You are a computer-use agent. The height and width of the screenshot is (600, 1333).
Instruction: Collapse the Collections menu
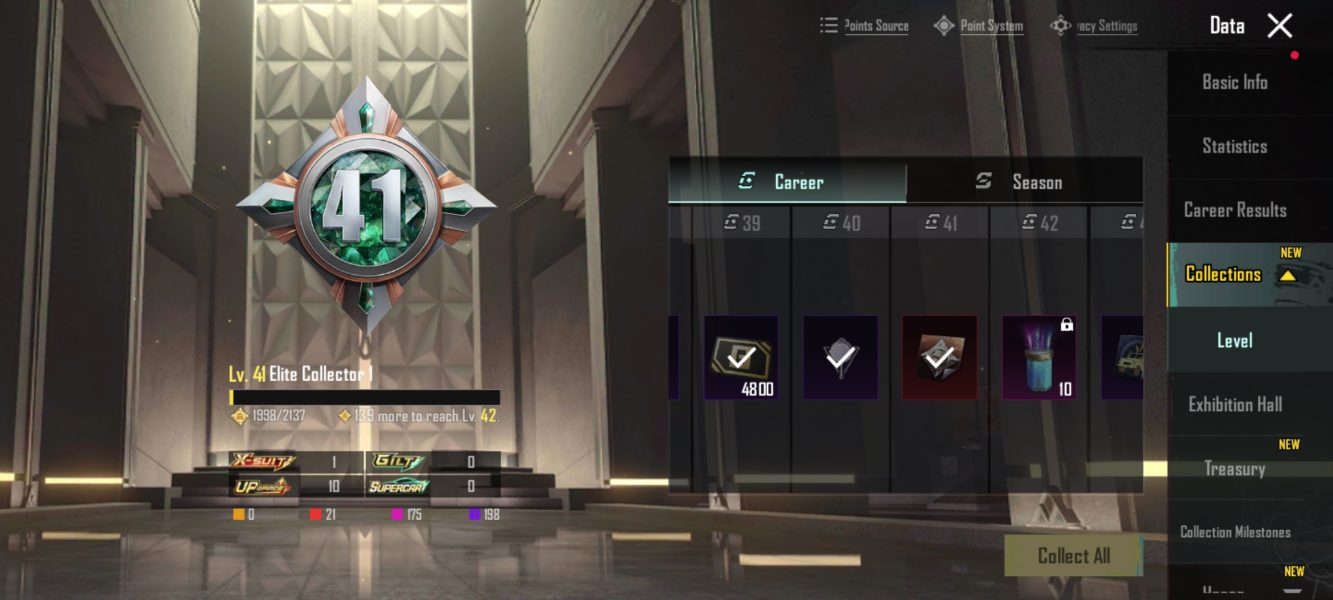coord(1288,275)
